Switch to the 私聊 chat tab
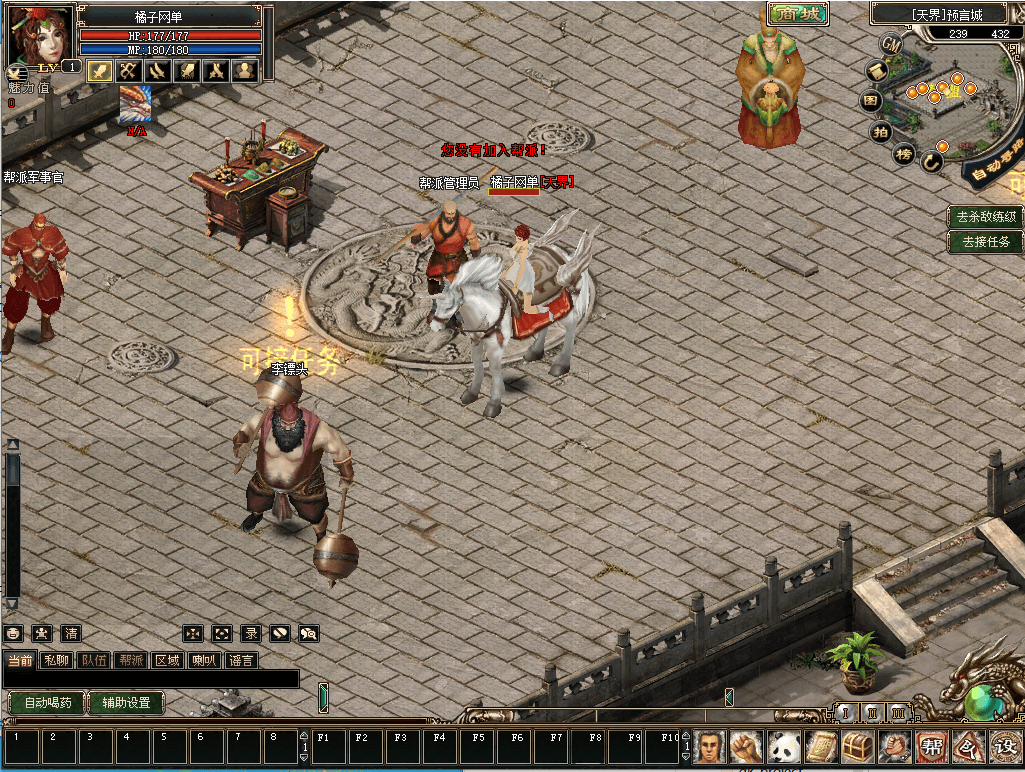The image size is (1025, 772). (x=57, y=660)
